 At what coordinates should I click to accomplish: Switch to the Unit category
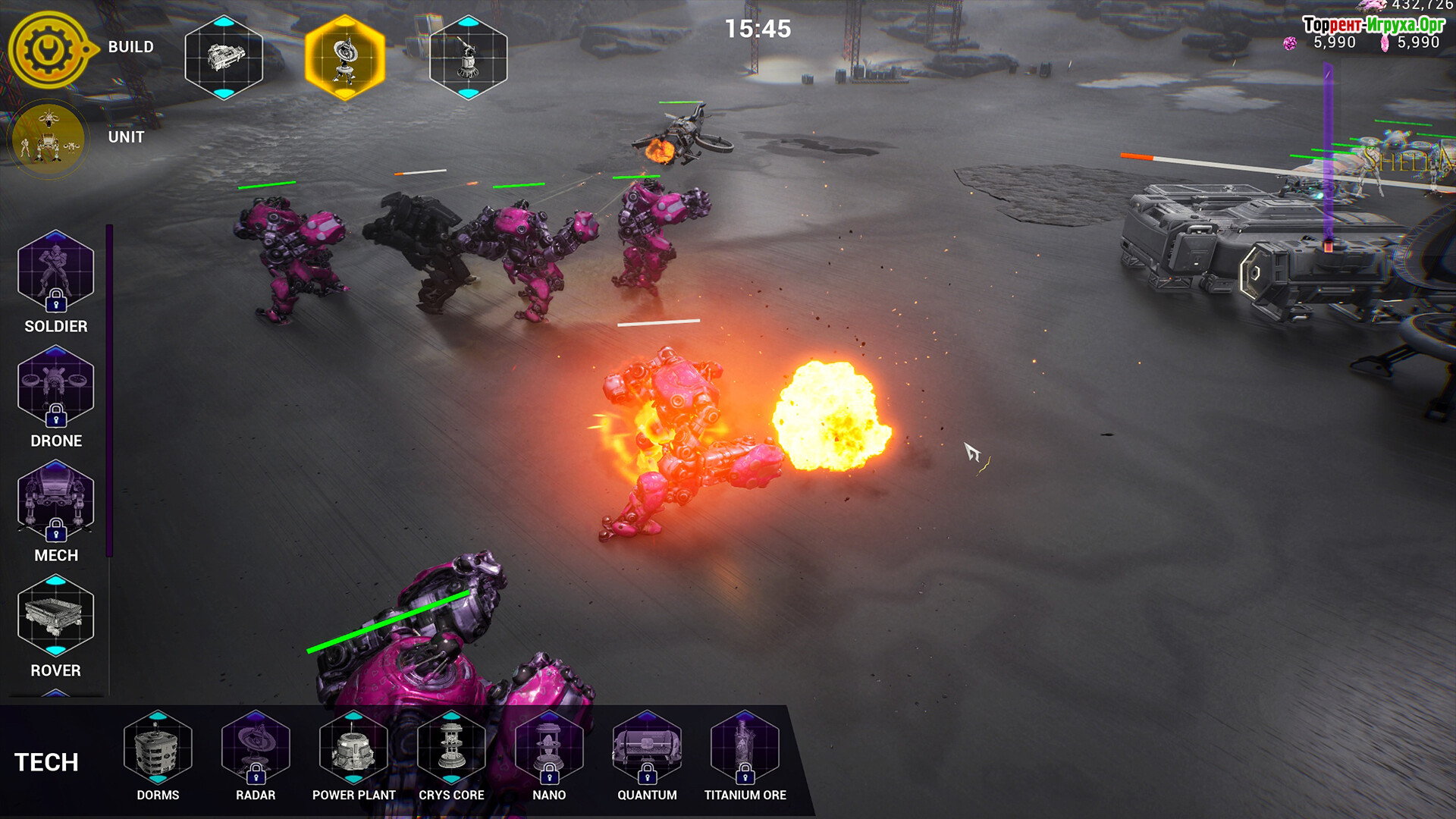click(x=49, y=139)
